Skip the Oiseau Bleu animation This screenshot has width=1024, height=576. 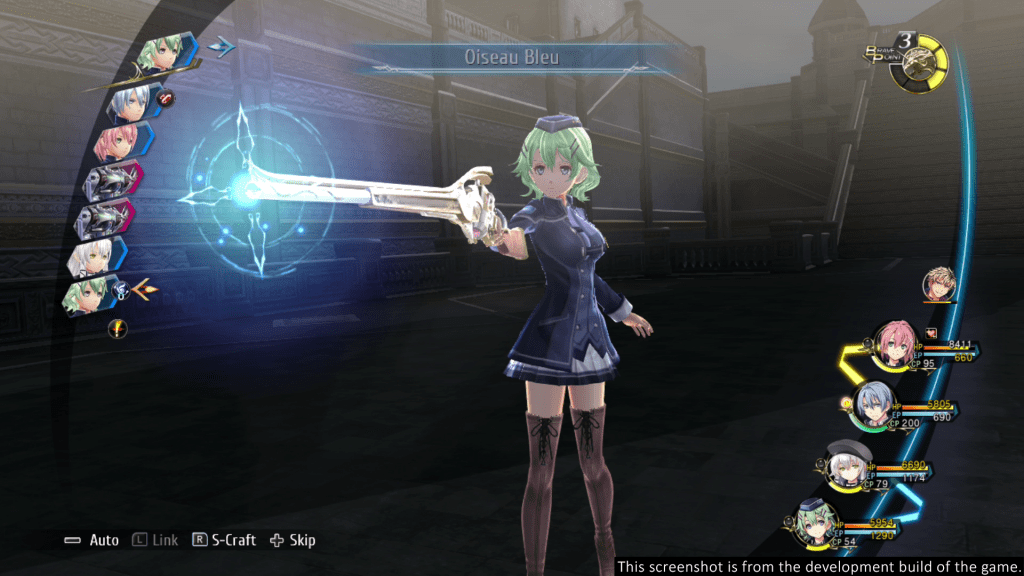coord(292,540)
